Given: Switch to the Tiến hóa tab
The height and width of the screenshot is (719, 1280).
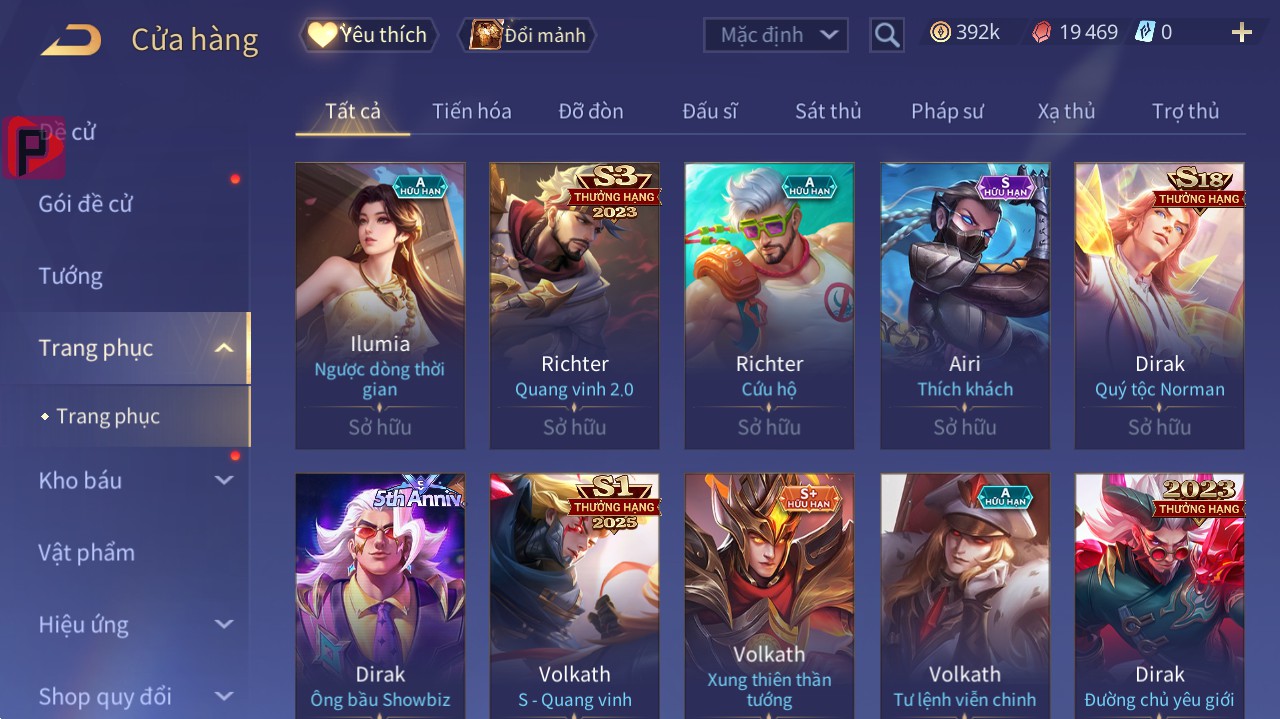Looking at the screenshot, I should click(471, 111).
